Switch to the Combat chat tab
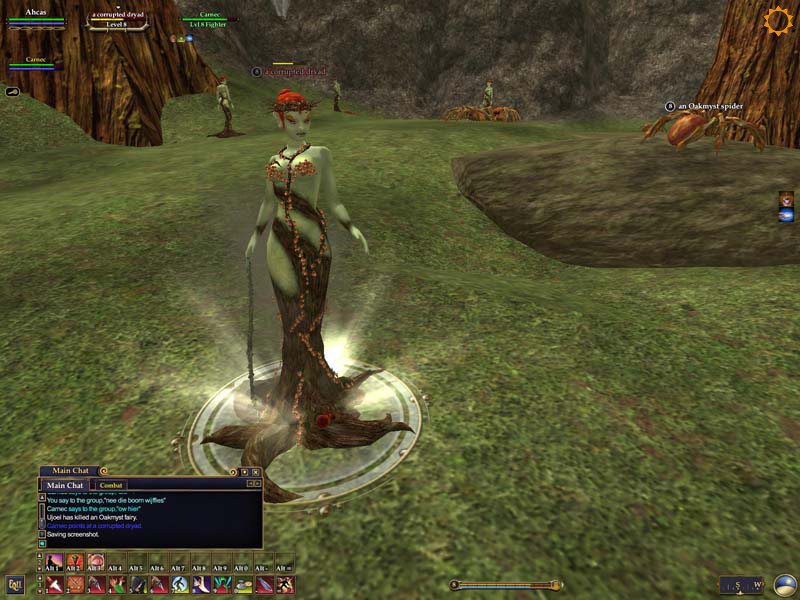The width and height of the screenshot is (800, 600). (x=111, y=485)
